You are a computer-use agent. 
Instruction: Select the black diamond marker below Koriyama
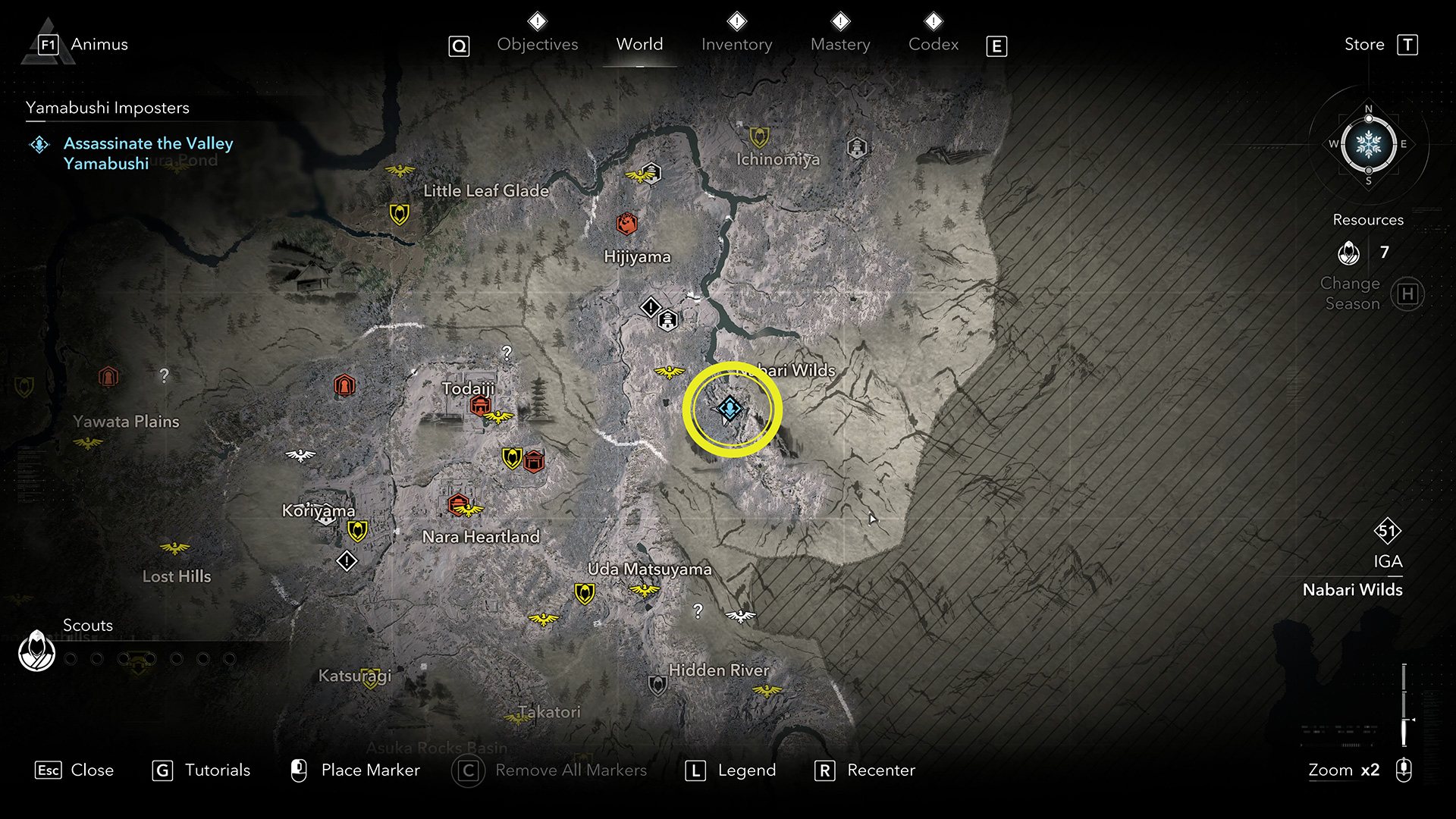(x=347, y=561)
